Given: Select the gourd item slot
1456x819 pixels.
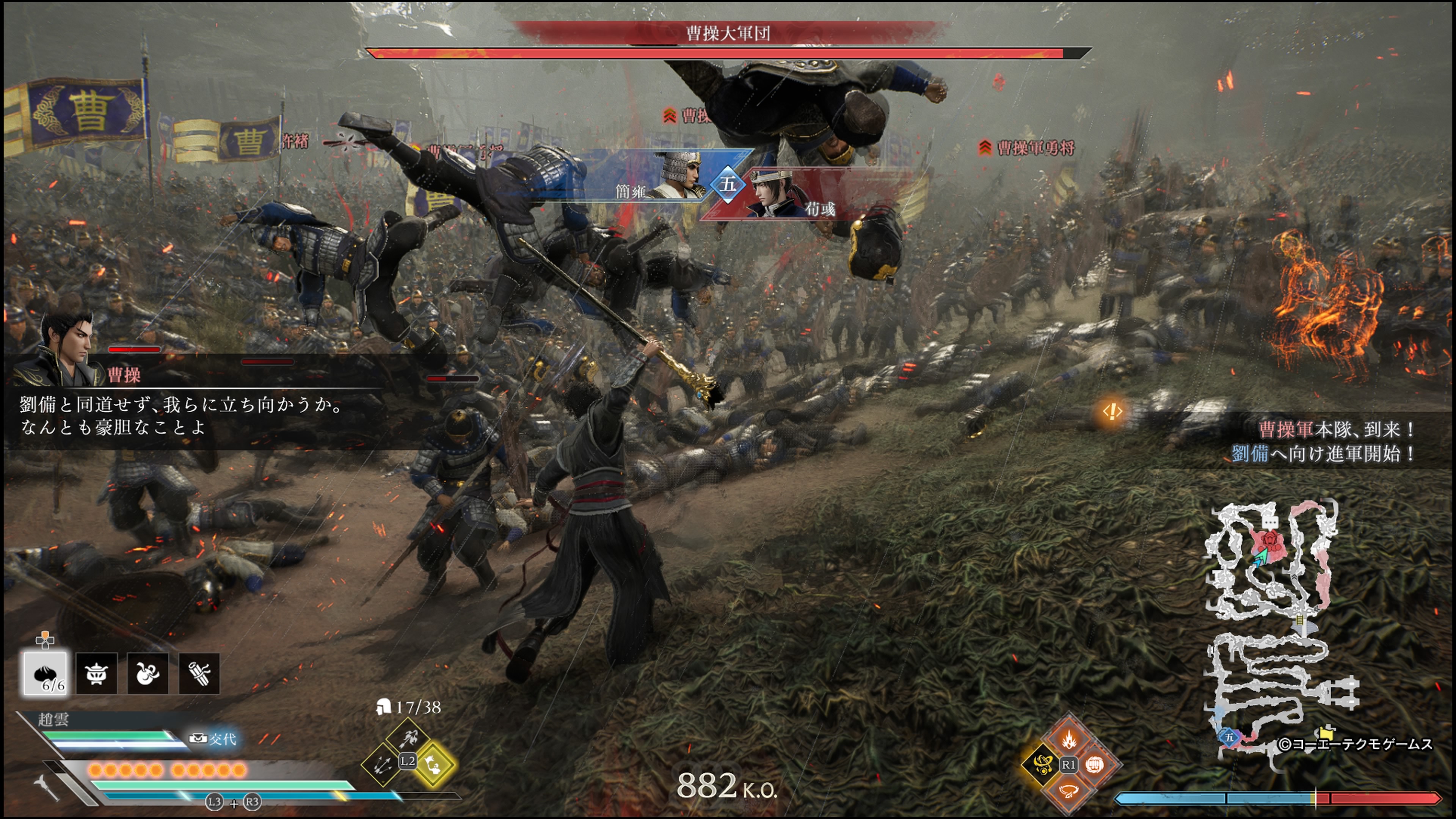Looking at the screenshot, I should click(147, 673).
